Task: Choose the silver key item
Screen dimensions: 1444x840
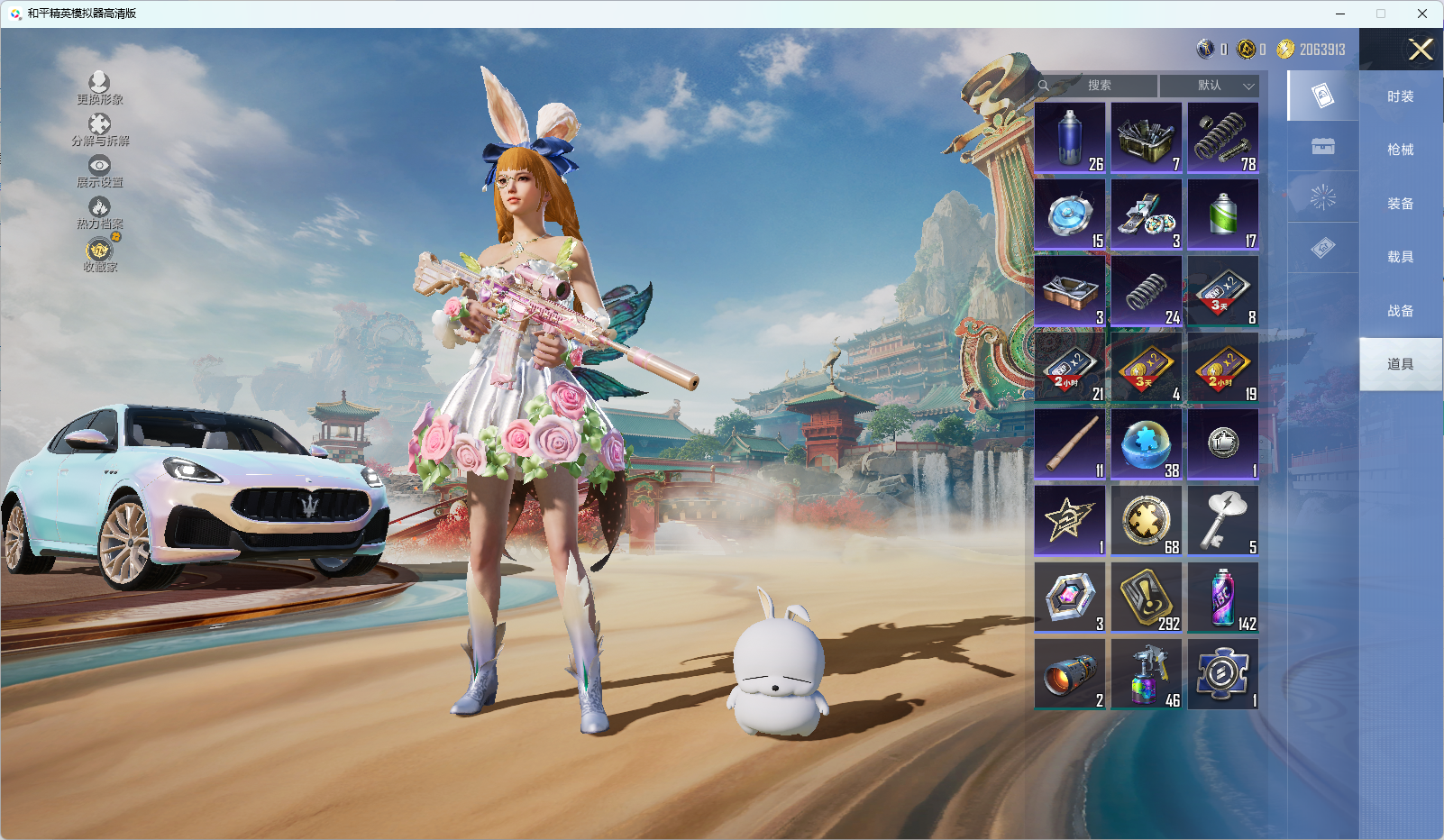Action: (x=1223, y=521)
